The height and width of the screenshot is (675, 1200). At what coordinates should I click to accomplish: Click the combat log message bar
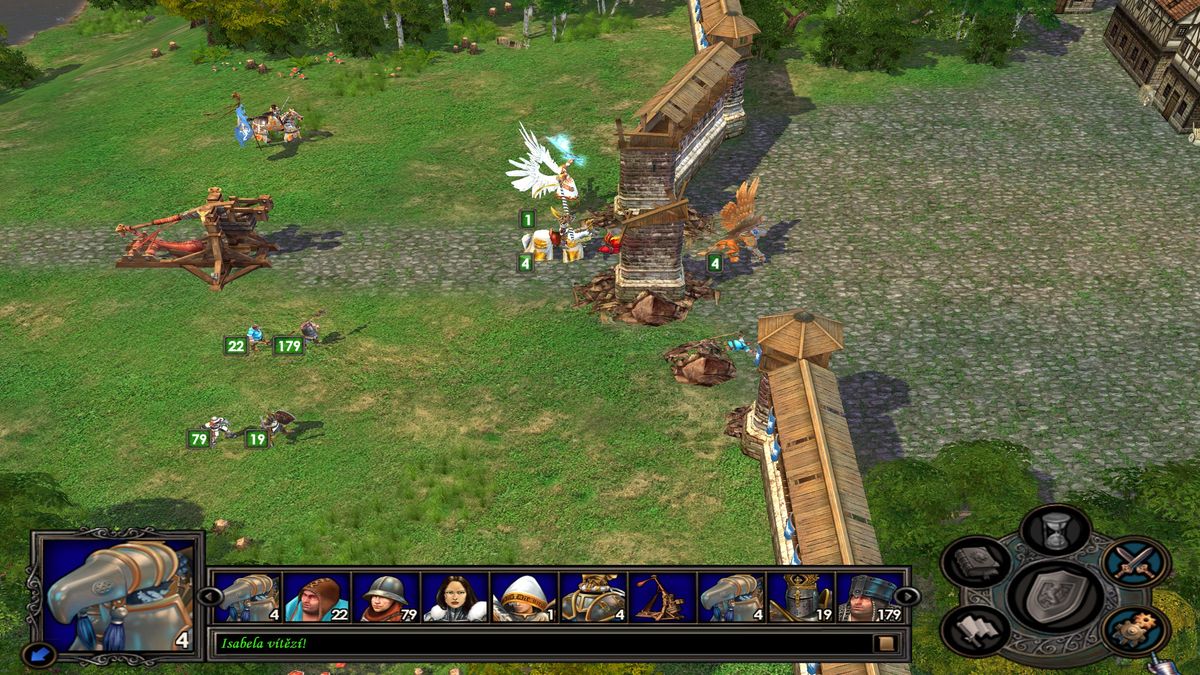point(540,643)
